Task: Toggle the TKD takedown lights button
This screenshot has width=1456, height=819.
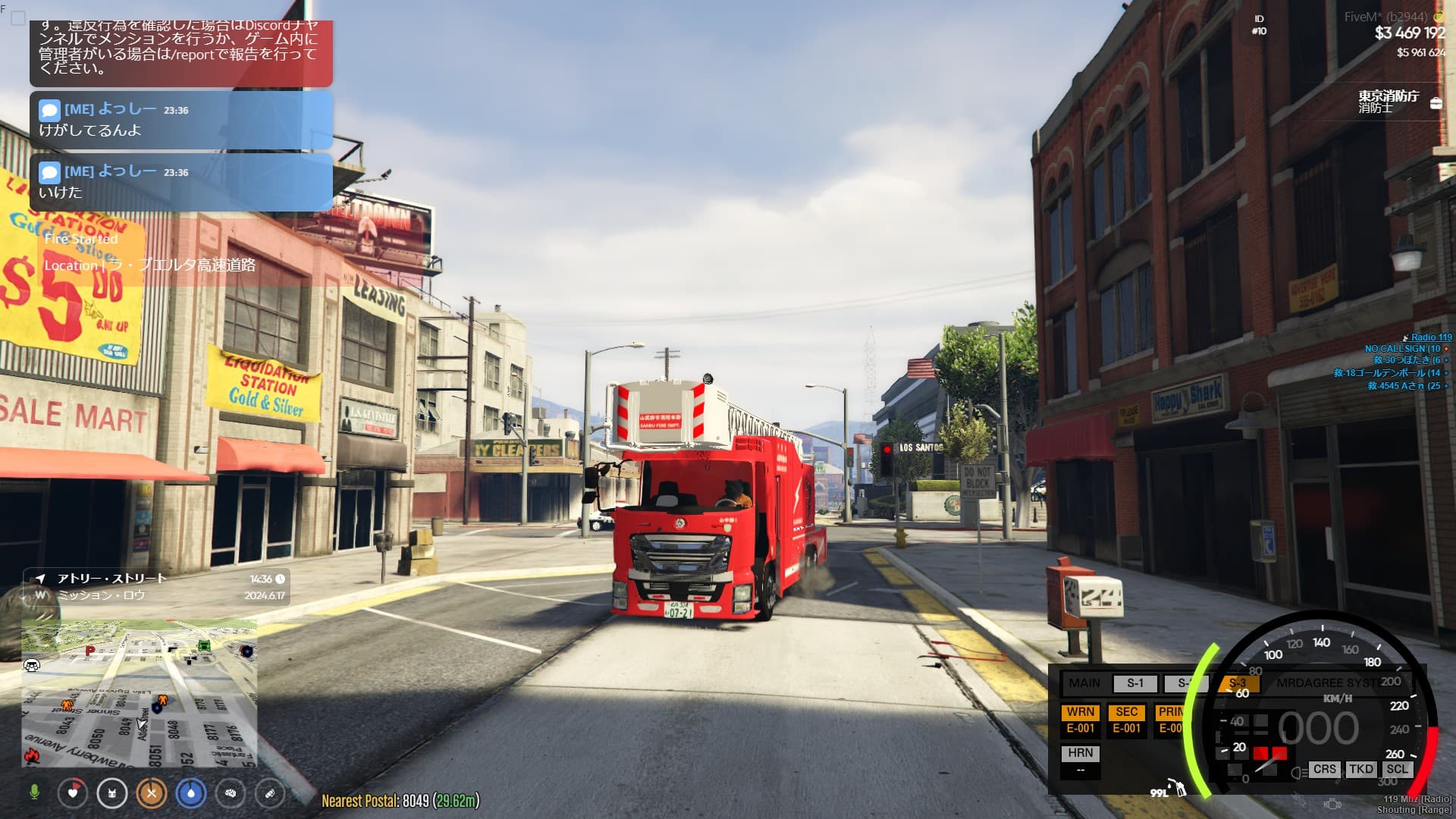Action: tap(1360, 769)
